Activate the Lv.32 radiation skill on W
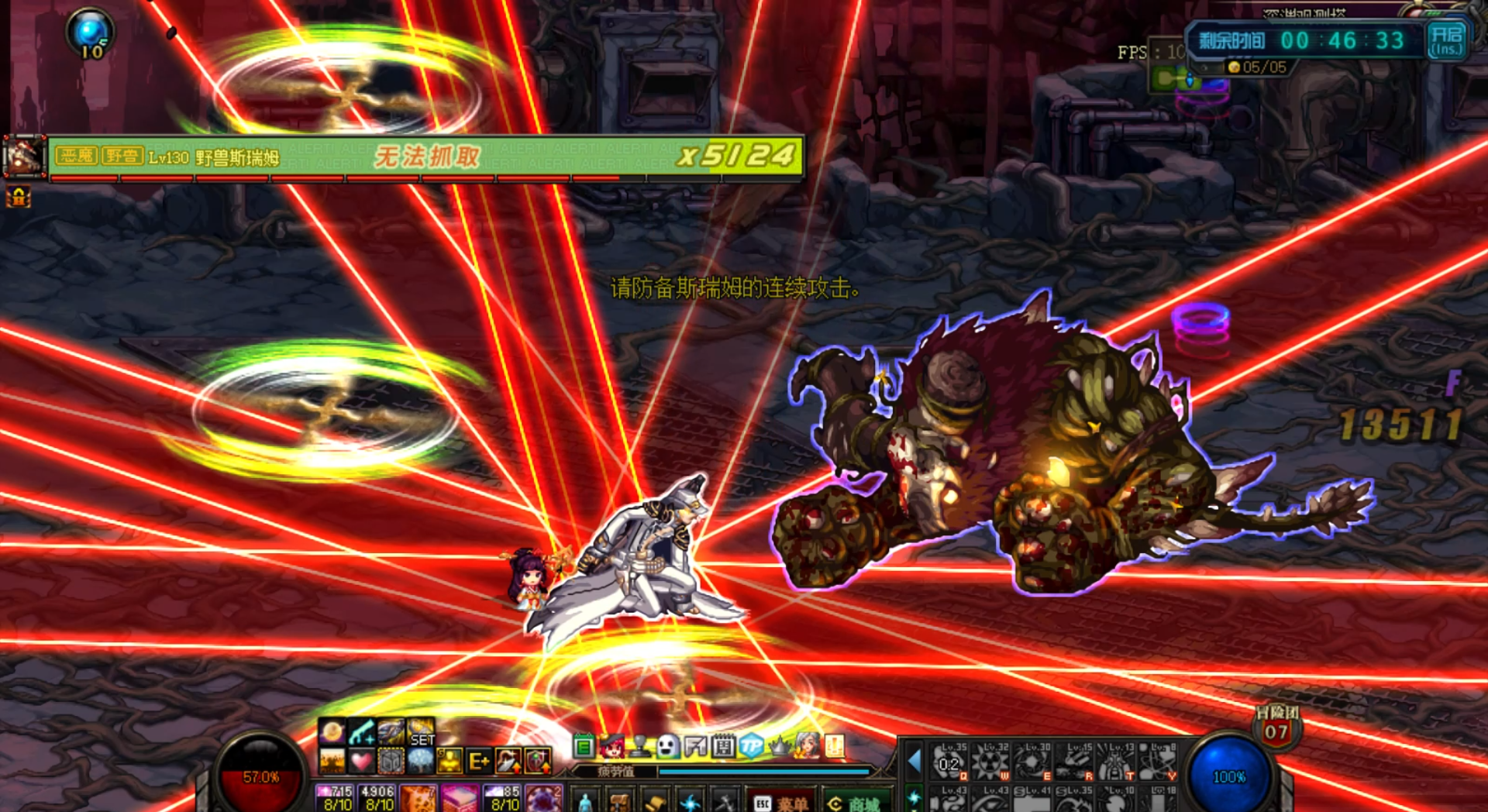Viewport: 1488px width, 812px height. (x=991, y=762)
